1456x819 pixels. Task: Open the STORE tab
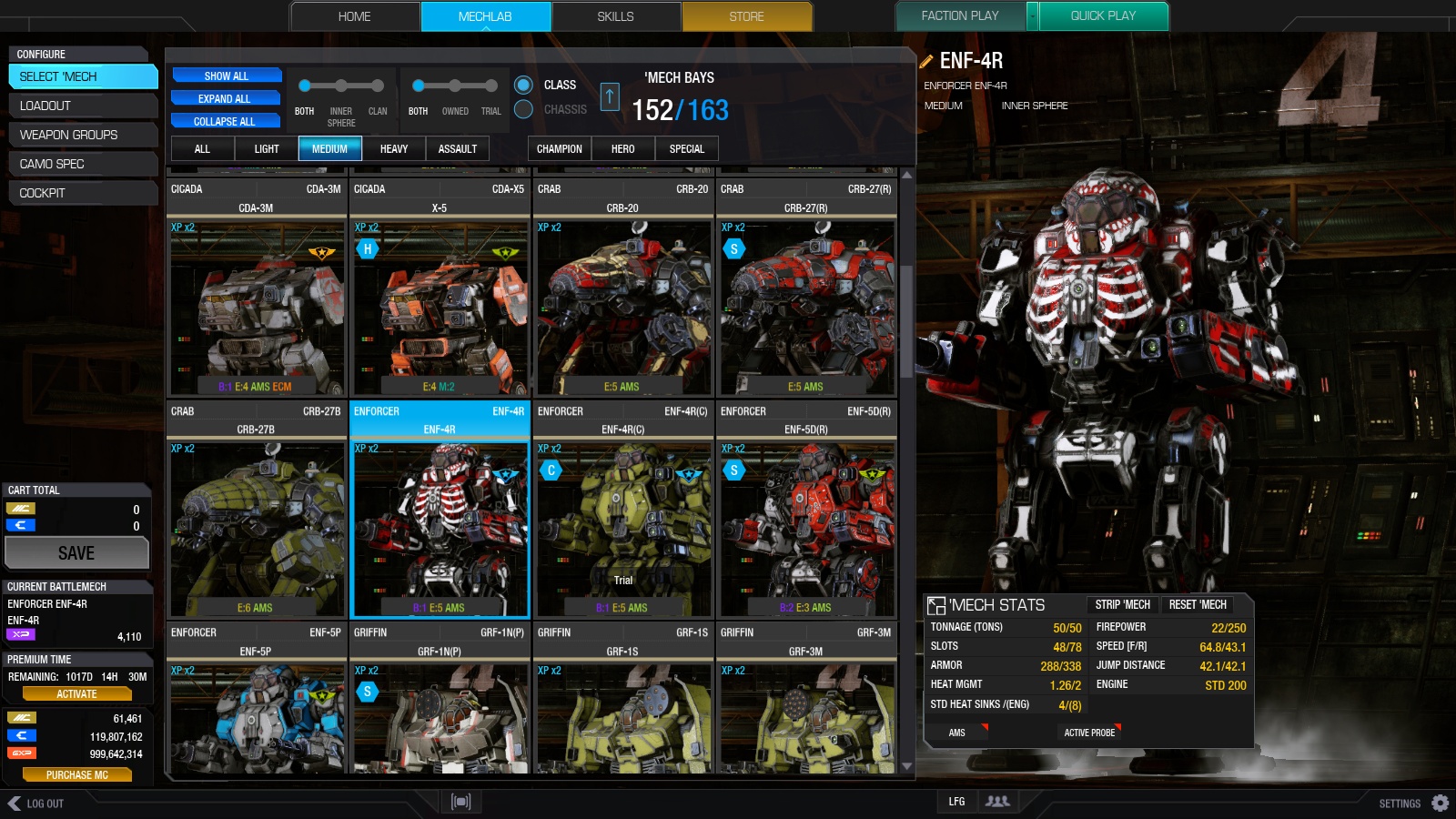tap(747, 15)
